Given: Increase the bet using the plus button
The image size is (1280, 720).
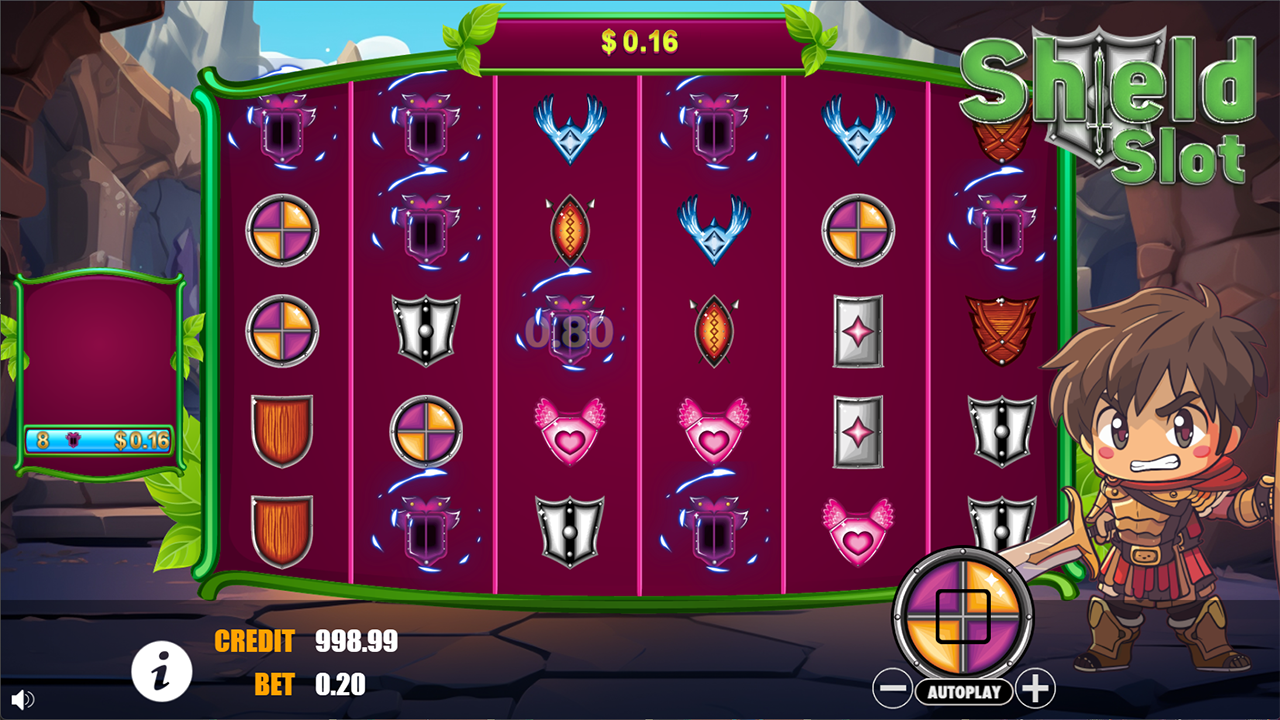Looking at the screenshot, I should click(1035, 687).
